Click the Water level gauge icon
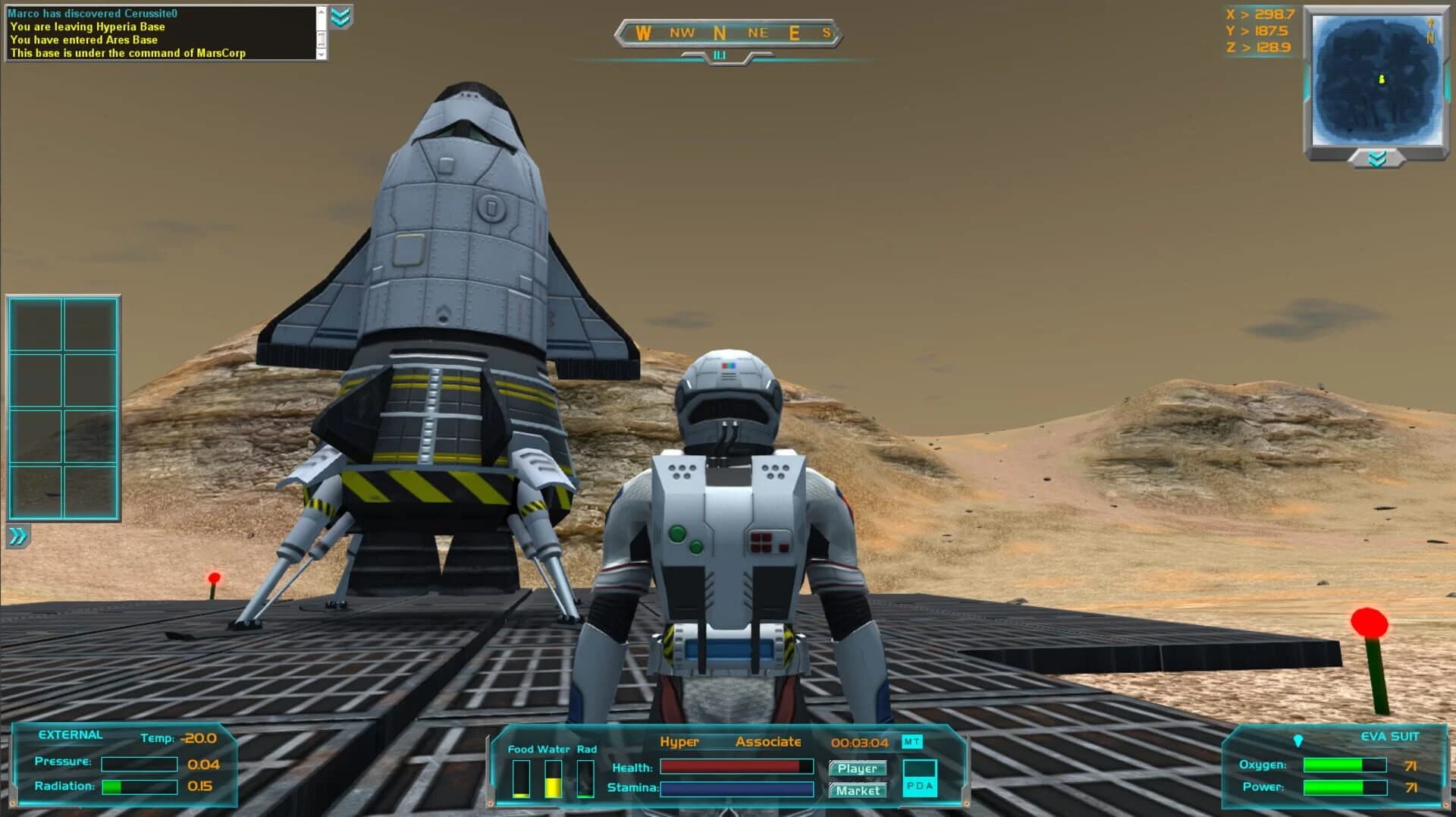The image size is (1456, 817). [x=553, y=781]
